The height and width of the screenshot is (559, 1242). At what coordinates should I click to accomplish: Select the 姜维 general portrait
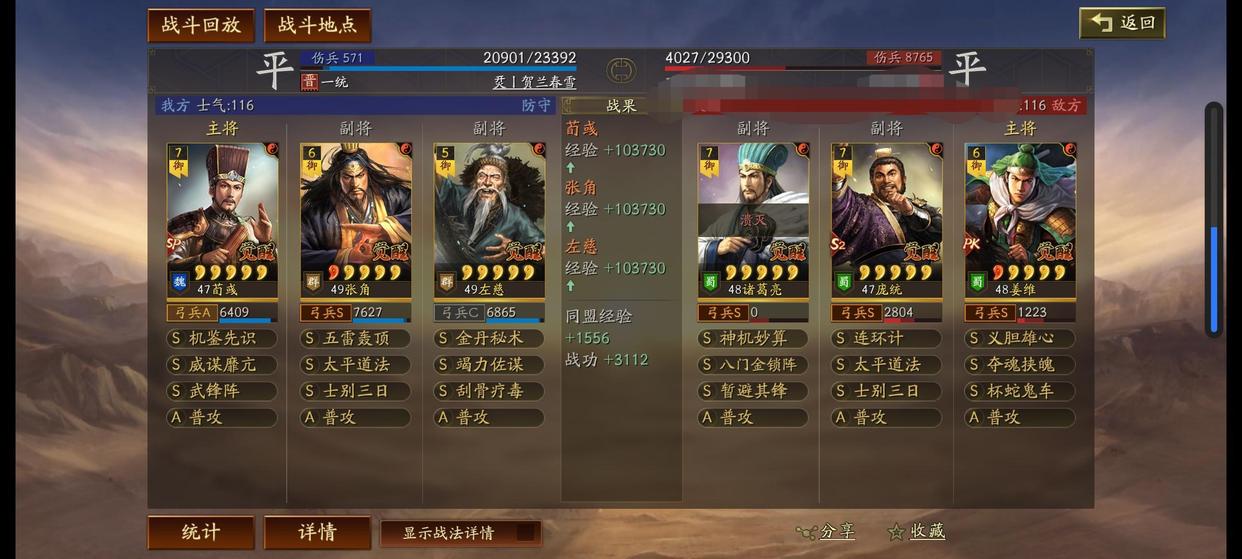(1020, 215)
